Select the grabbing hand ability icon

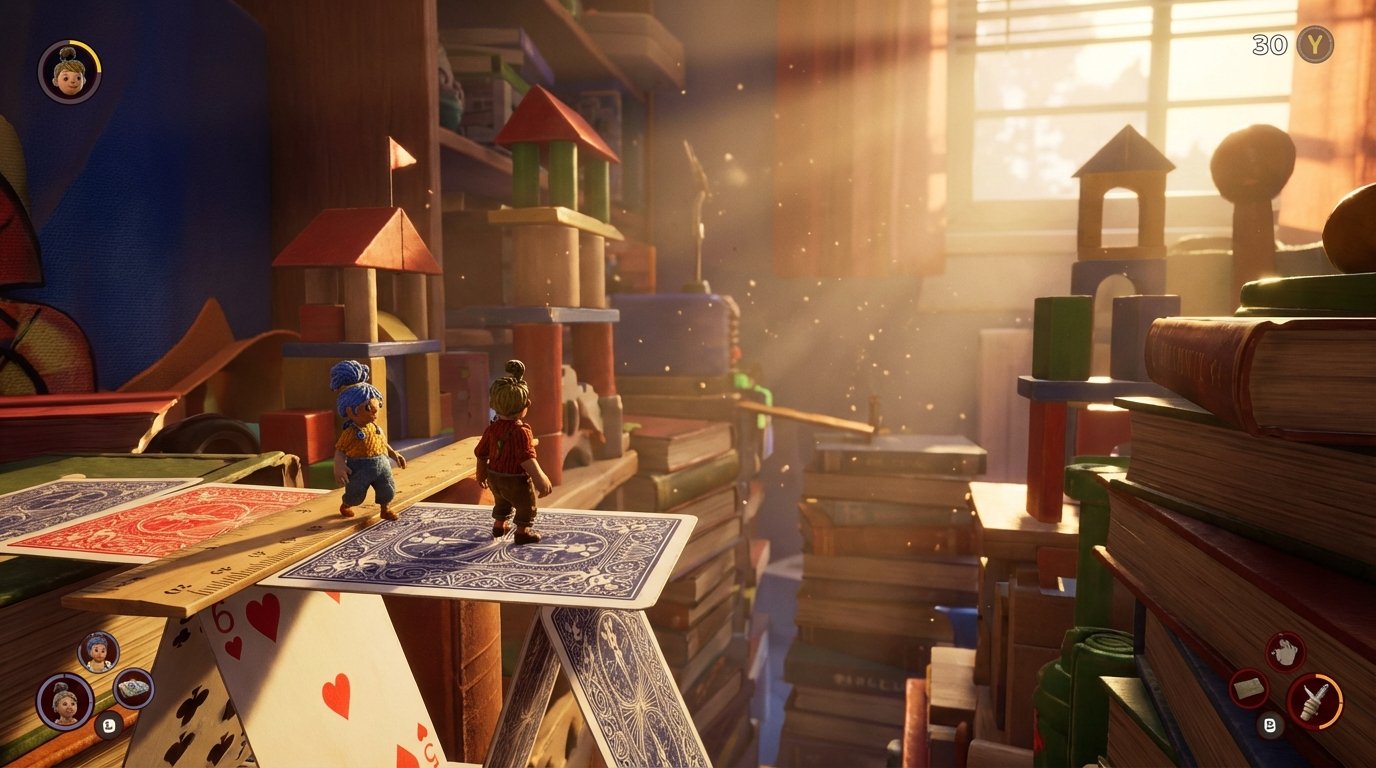pyautogui.click(x=1287, y=649)
